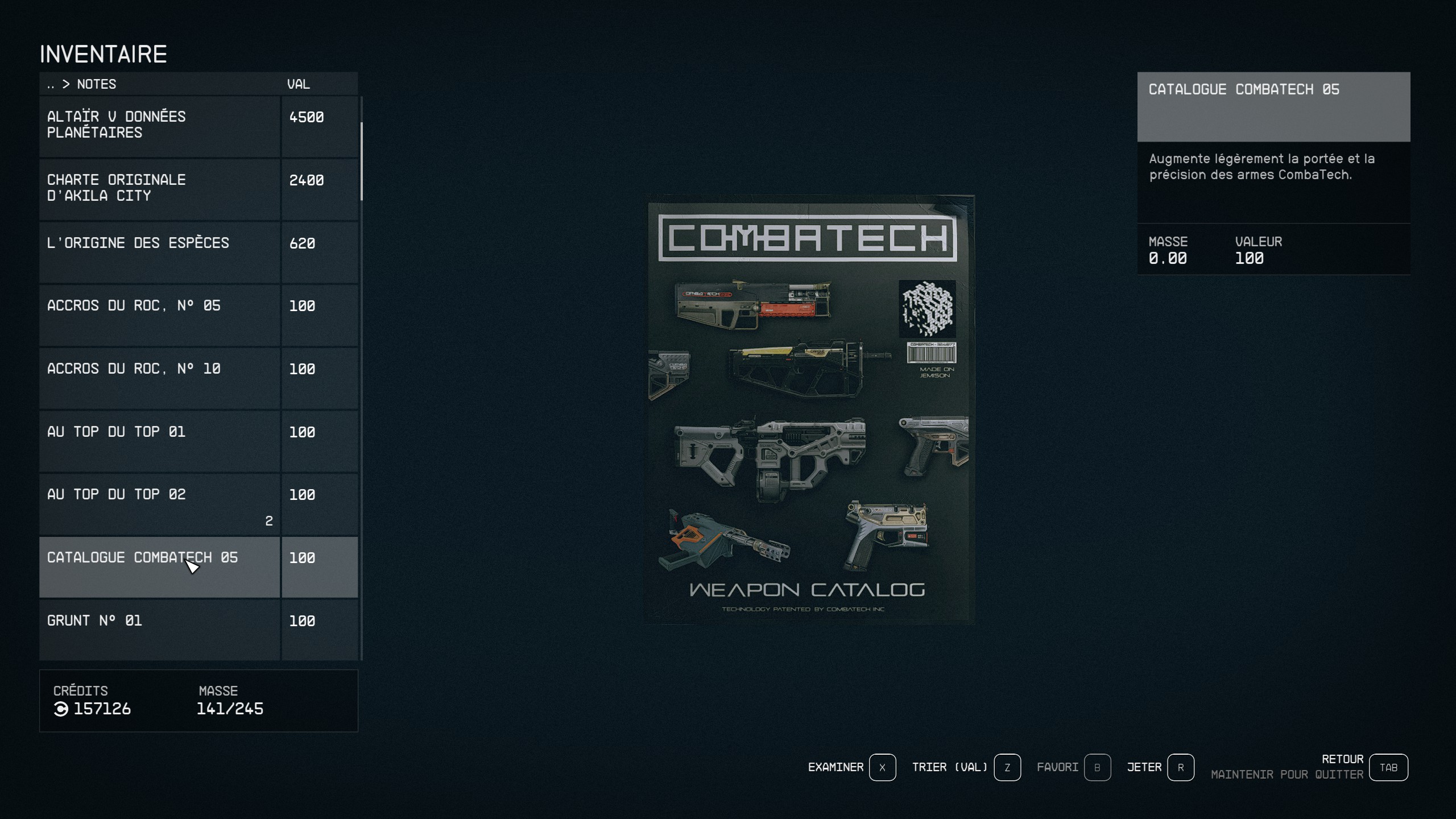1456x819 pixels.
Task: Click the Combatech weapon catalog preview
Action: (810, 409)
